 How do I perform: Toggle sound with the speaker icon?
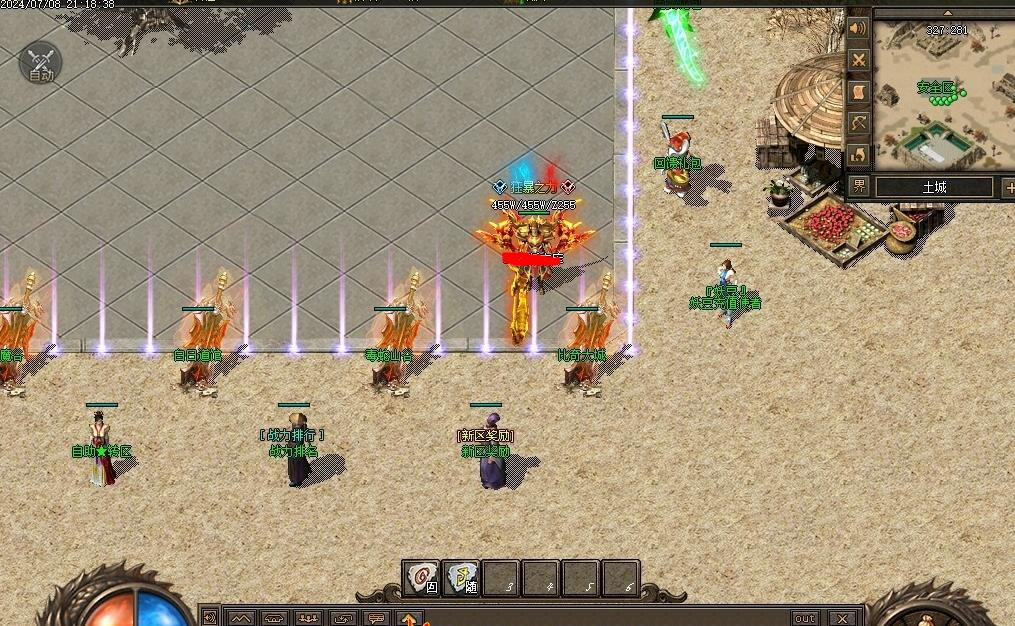click(x=858, y=28)
